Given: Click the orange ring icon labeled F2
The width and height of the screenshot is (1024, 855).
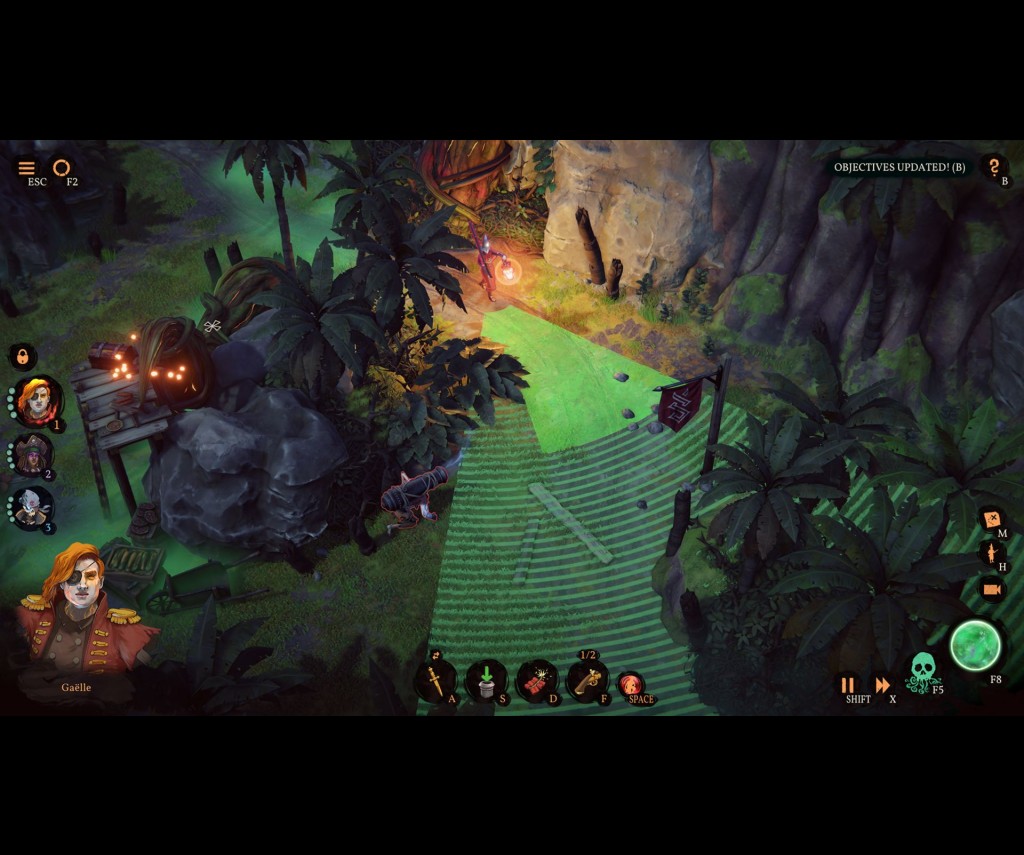Looking at the screenshot, I should click(x=62, y=167).
